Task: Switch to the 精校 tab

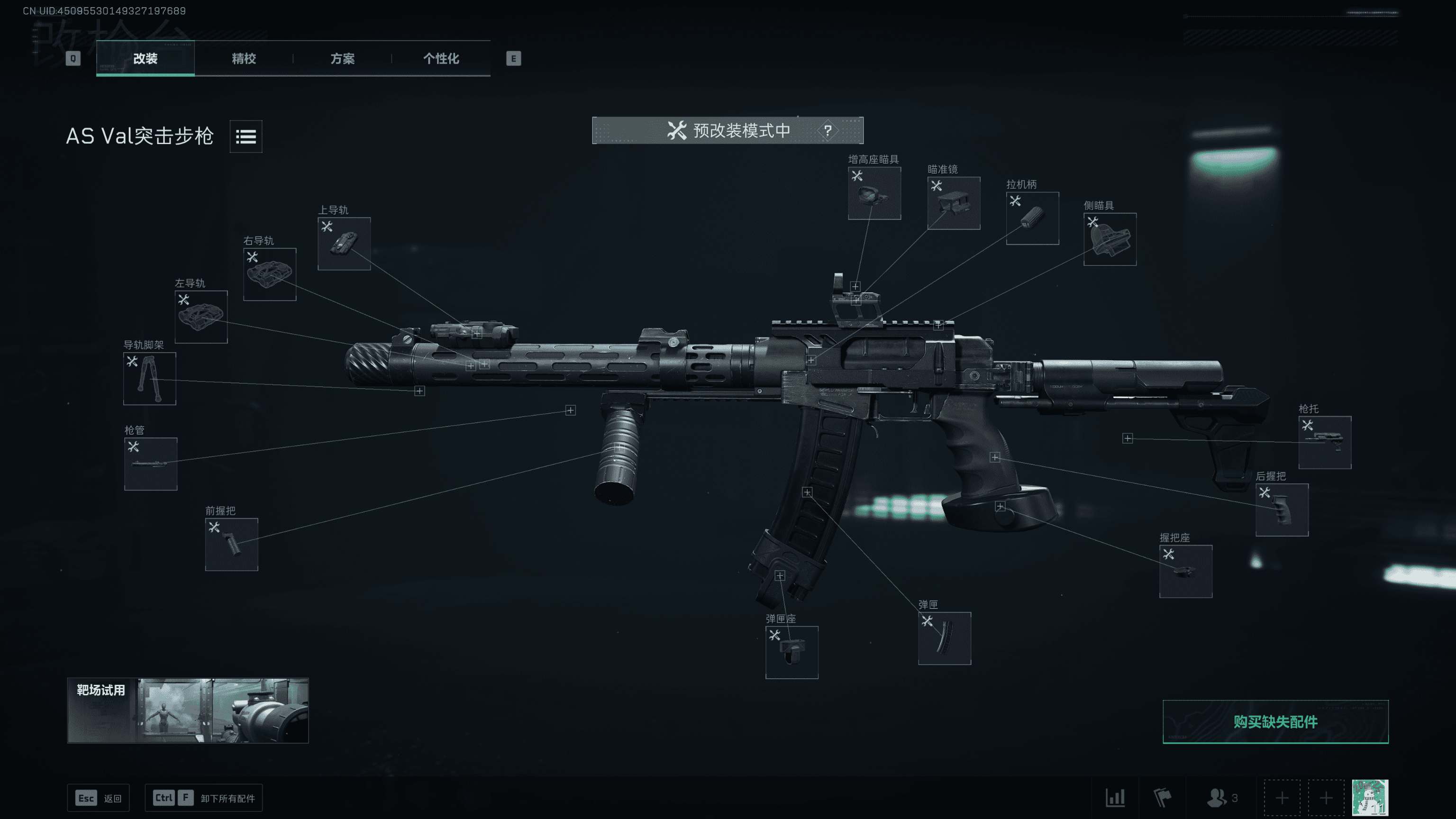Action: click(x=244, y=58)
